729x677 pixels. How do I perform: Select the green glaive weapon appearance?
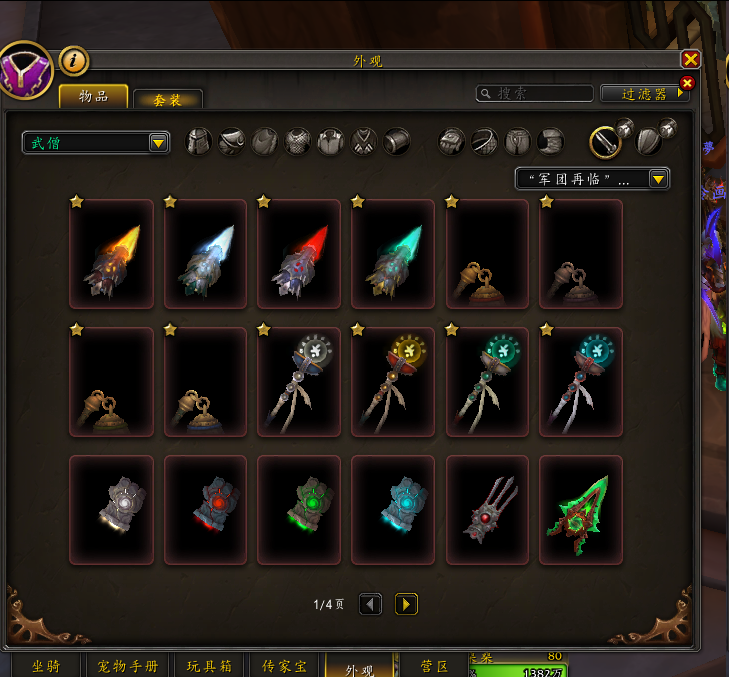[x=581, y=509]
